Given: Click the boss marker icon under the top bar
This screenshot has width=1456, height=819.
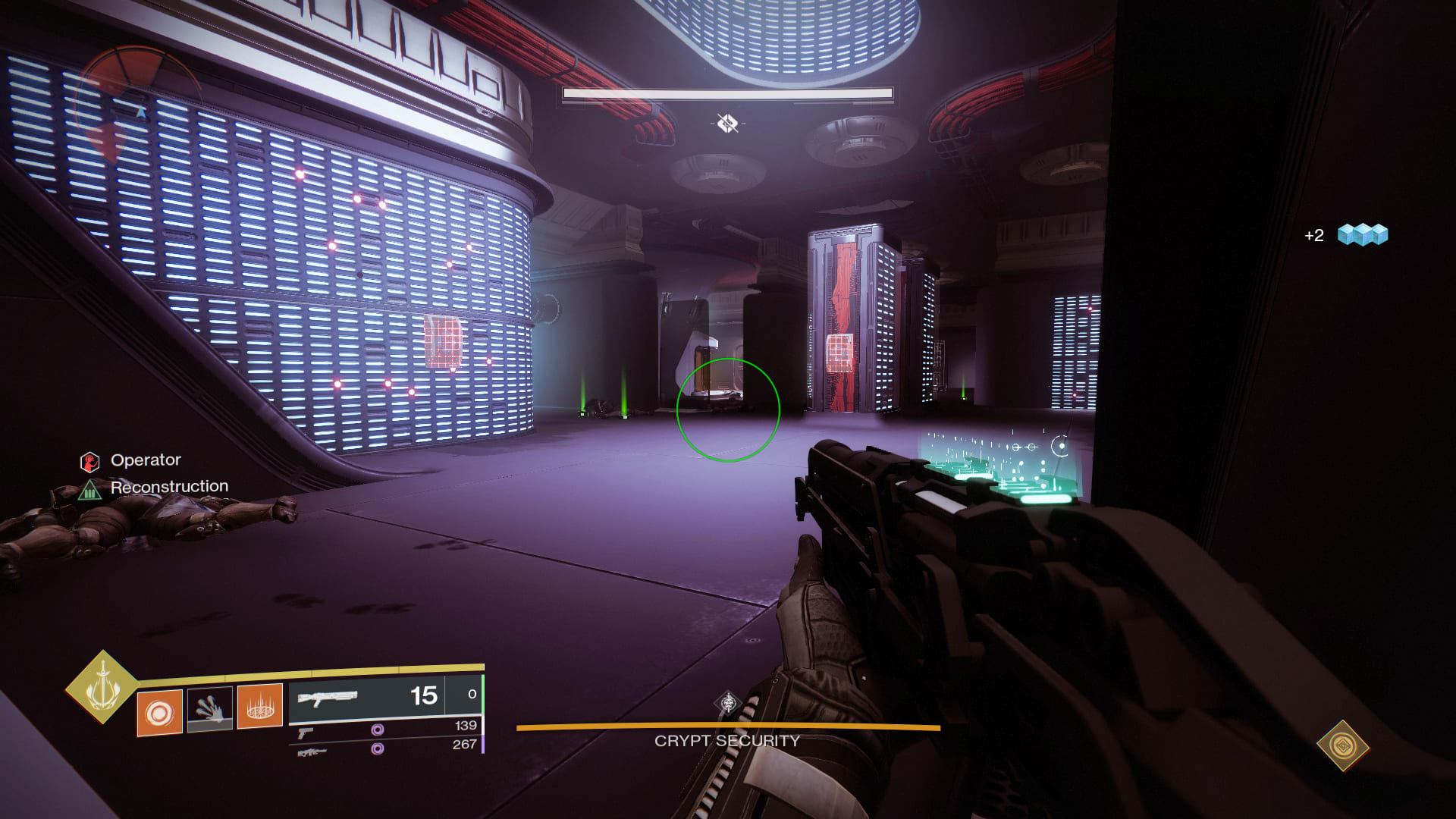Looking at the screenshot, I should click(x=727, y=123).
